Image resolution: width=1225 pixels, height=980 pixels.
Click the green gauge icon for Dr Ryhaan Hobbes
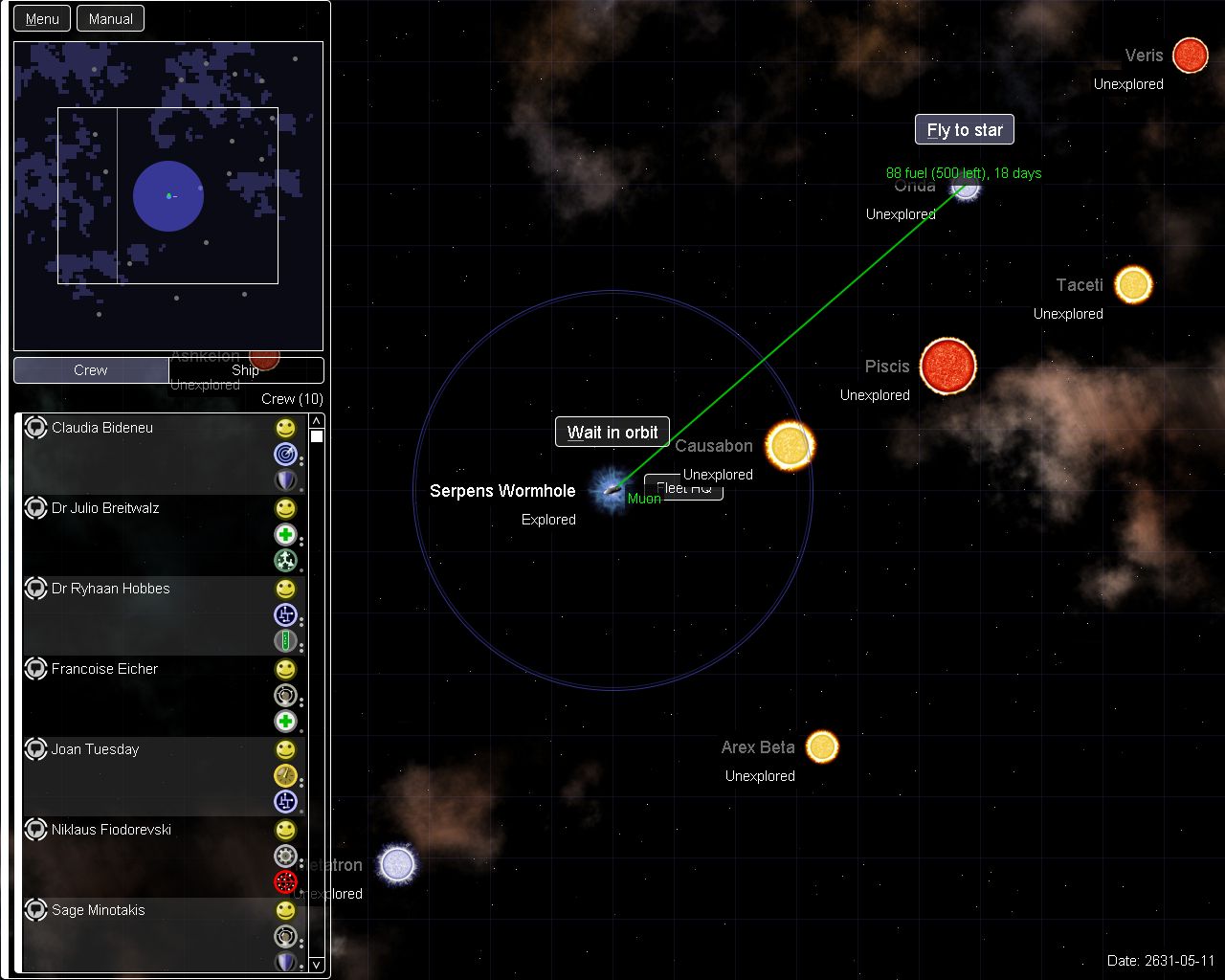285,641
